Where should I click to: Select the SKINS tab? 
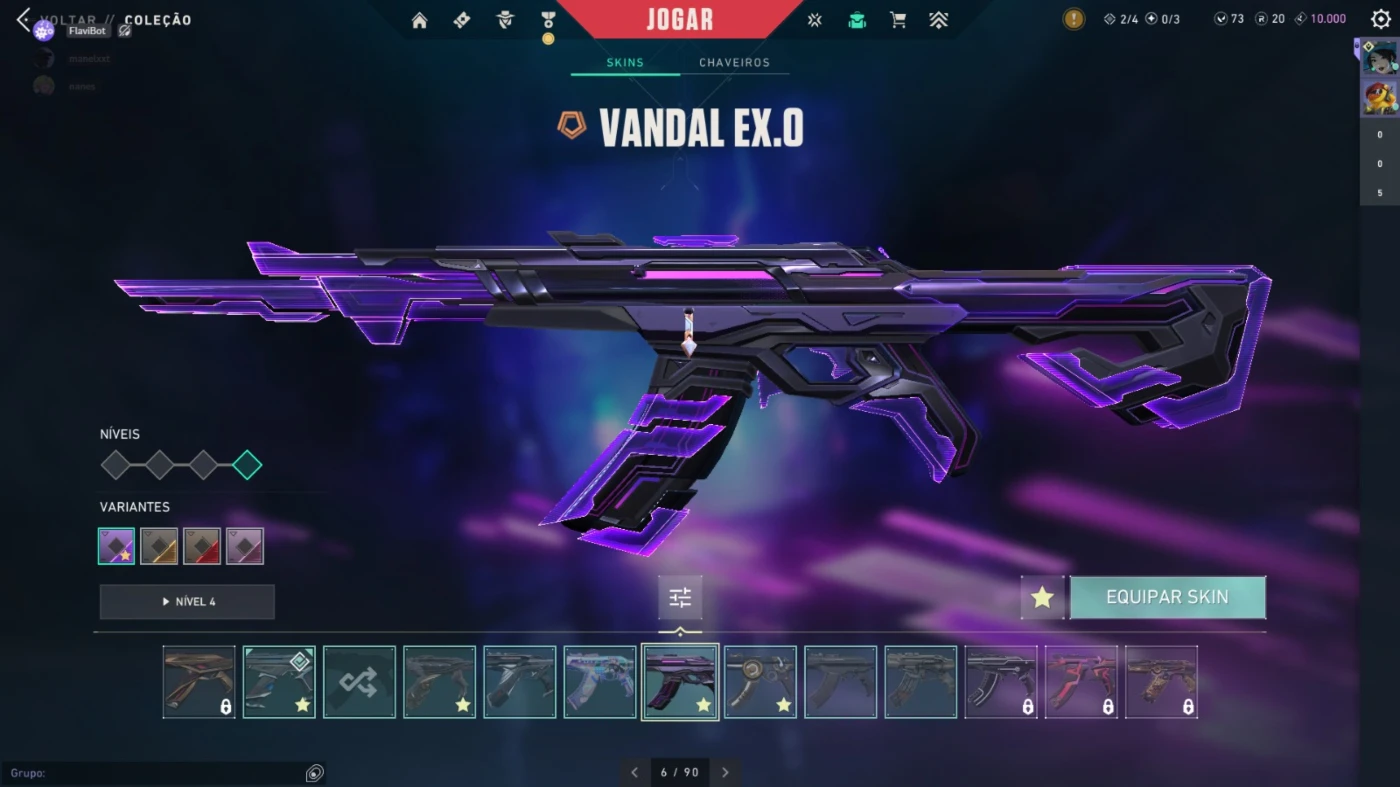625,62
